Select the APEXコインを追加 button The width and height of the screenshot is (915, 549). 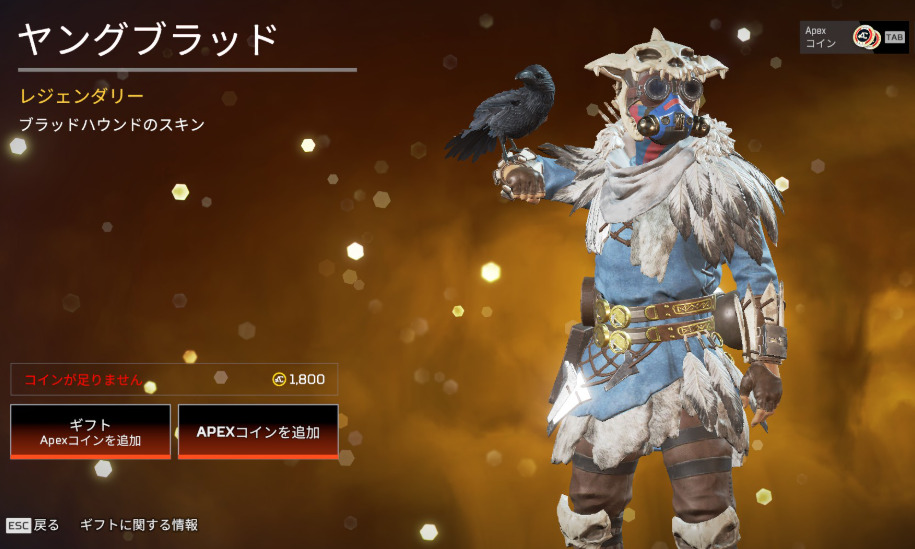(x=258, y=431)
